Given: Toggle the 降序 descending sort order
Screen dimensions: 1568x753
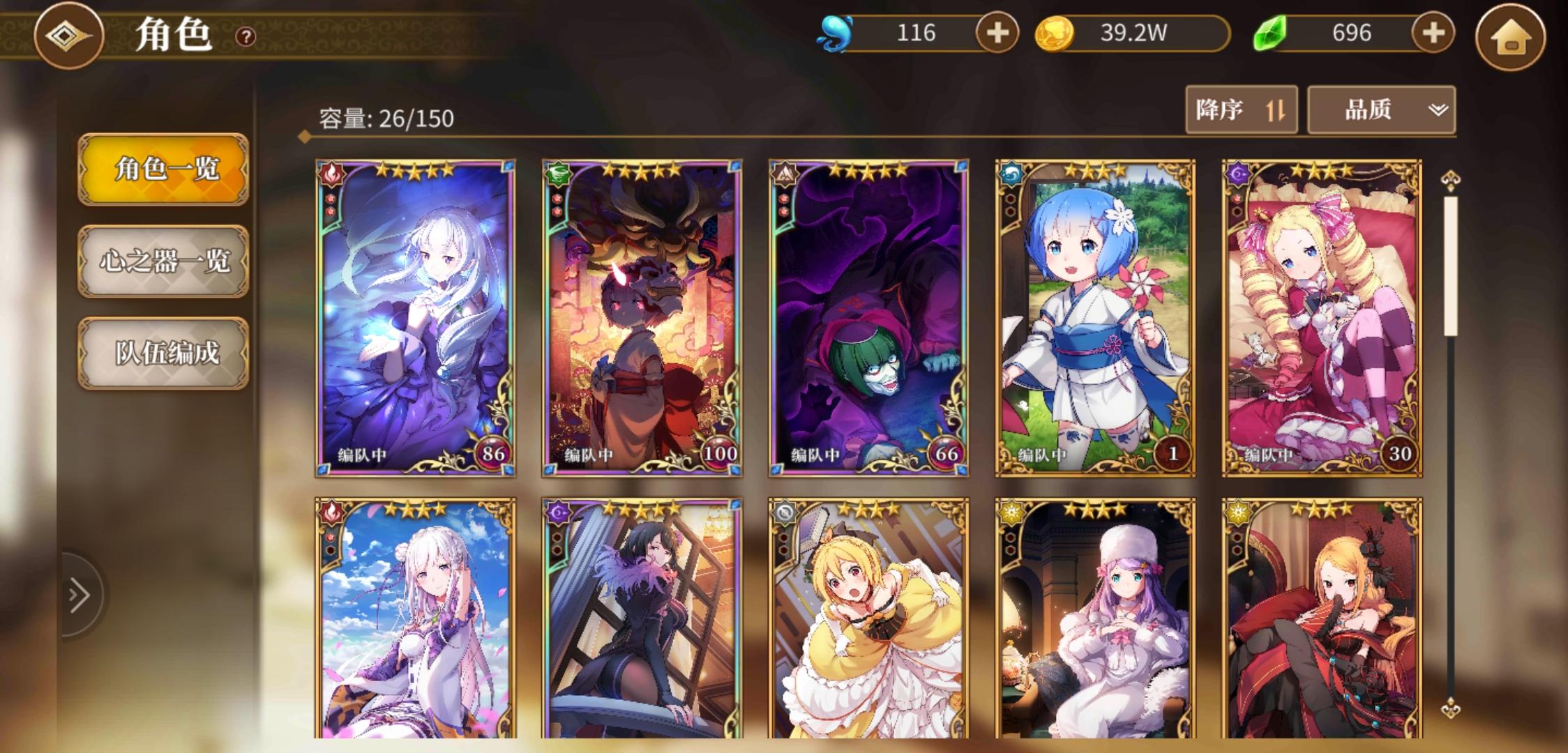Looking at the screenshot, I should [1242, 109].
